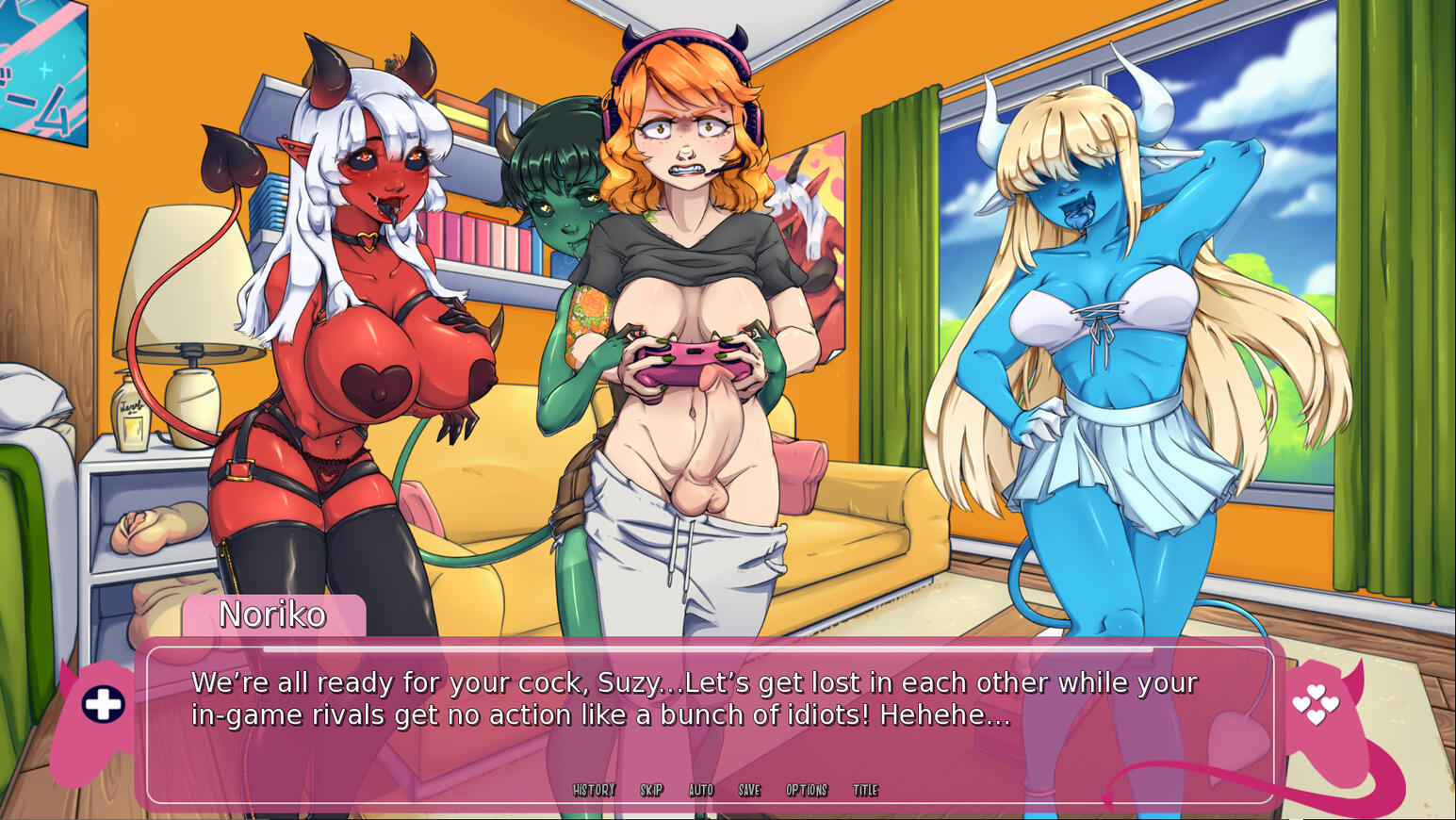Return to the Title screen
1456x820 pixels.
[x=865, y=790]
